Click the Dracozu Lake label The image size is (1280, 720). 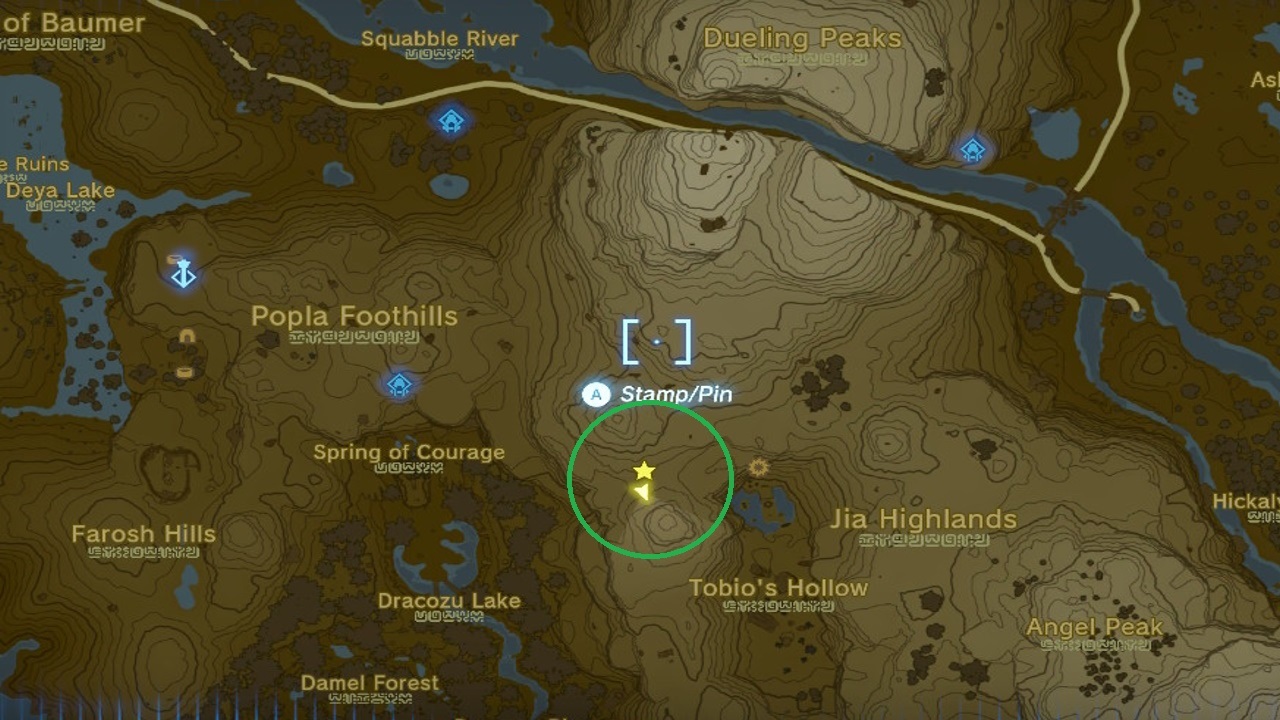pyautogui.click(x=452, y=601)
